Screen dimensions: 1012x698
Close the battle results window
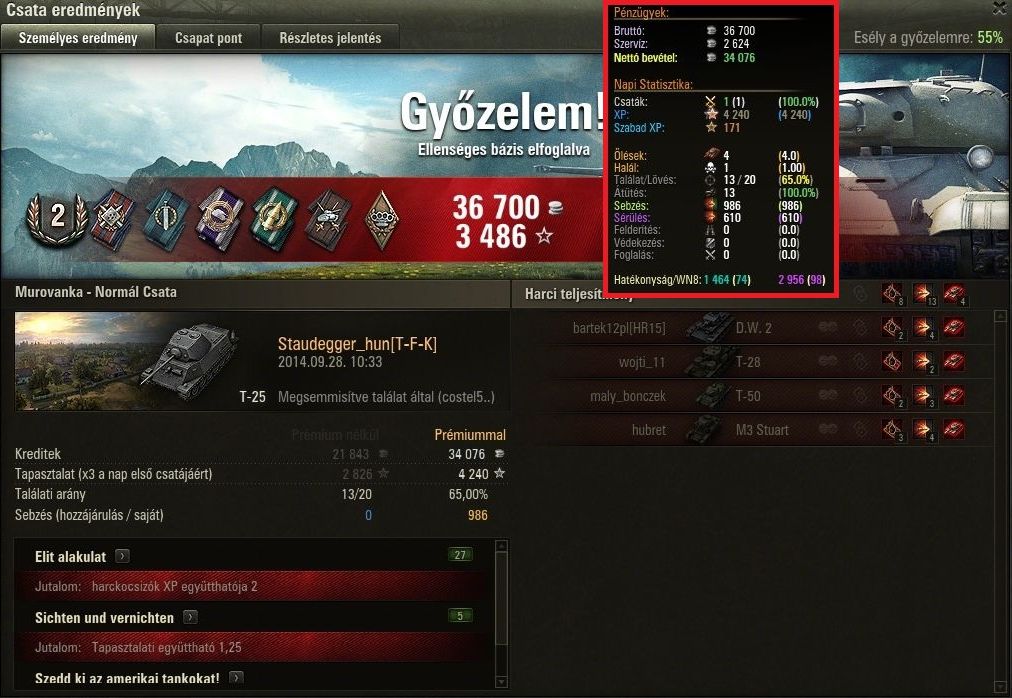coord(999,9)
